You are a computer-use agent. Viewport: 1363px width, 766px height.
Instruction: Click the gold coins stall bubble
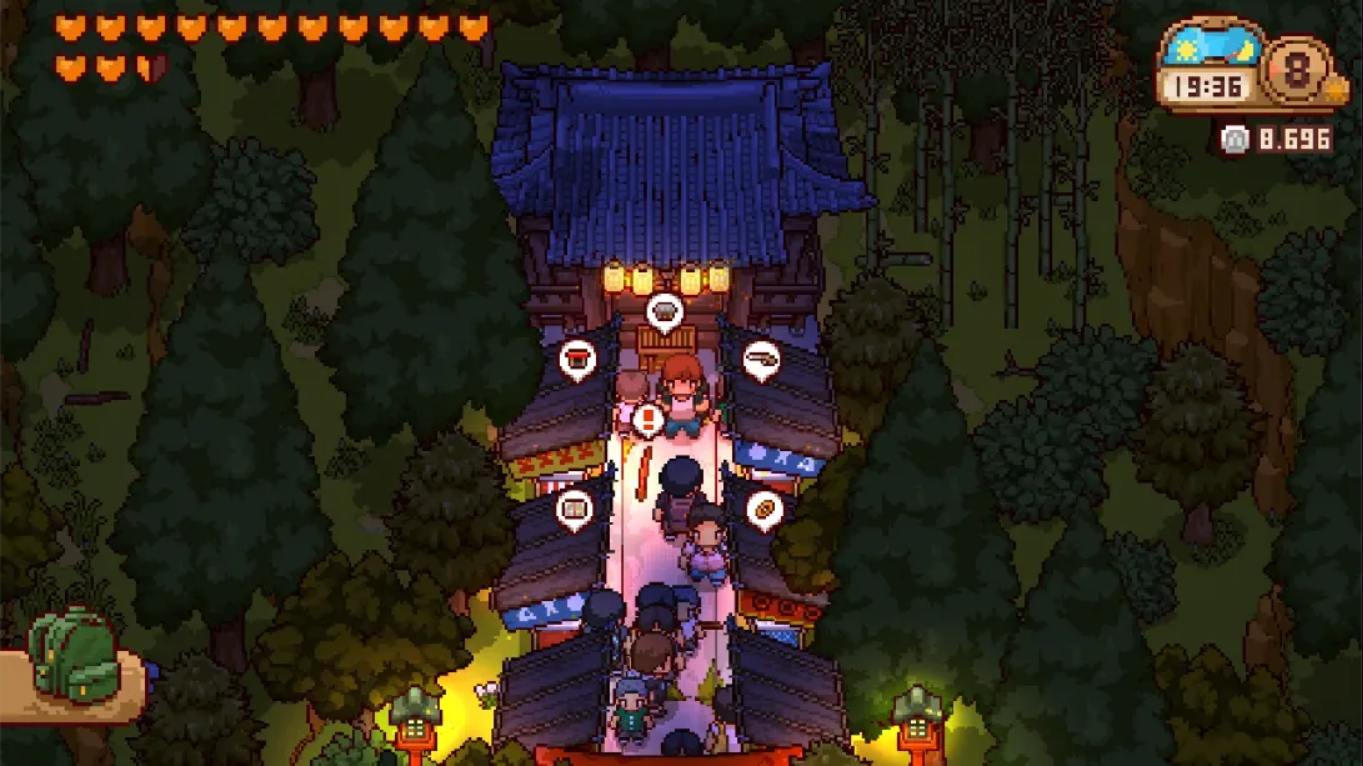point(764,507)
